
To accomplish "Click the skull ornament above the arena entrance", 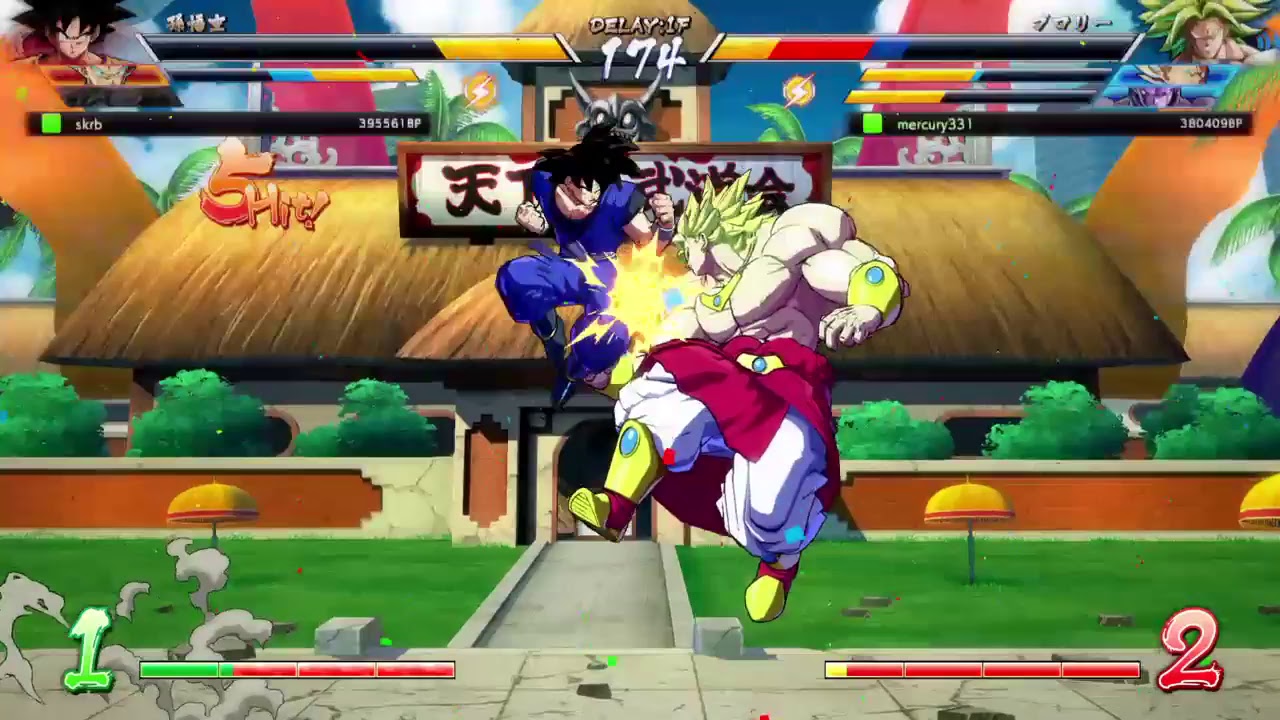I will click(x=610, y=115).
